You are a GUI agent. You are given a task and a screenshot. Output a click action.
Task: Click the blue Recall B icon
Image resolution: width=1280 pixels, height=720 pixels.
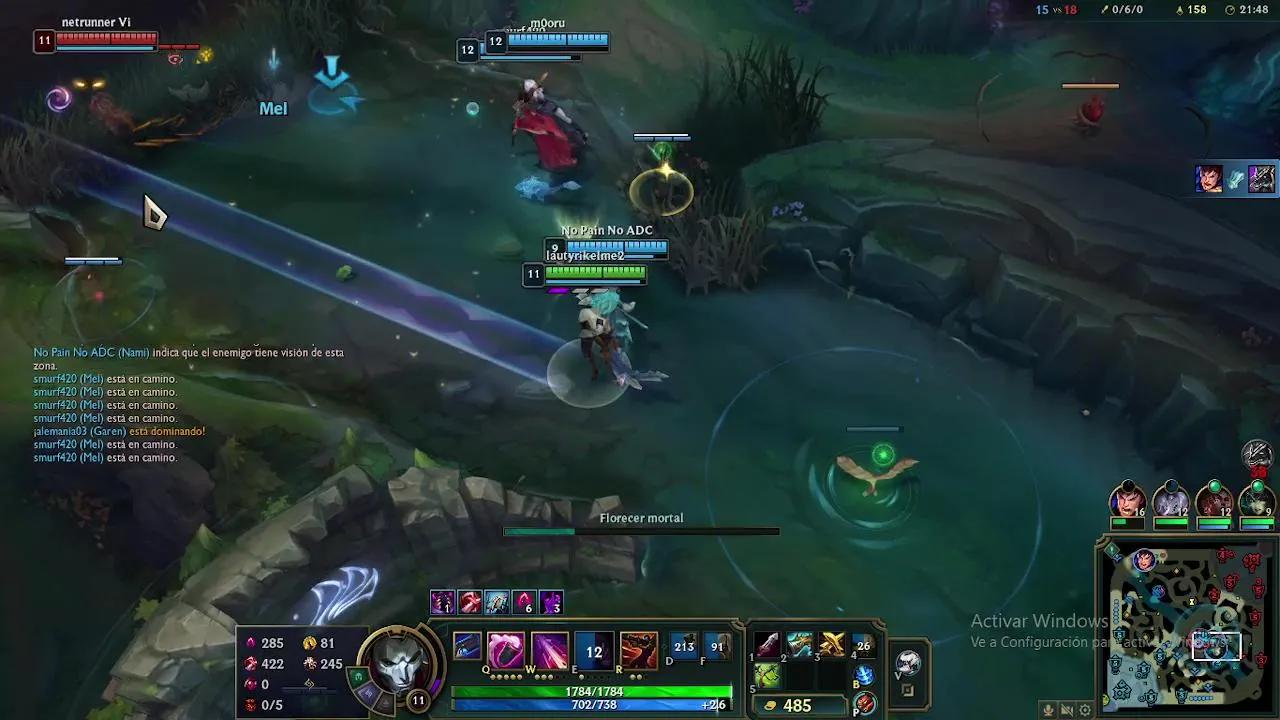click(864, 675)
